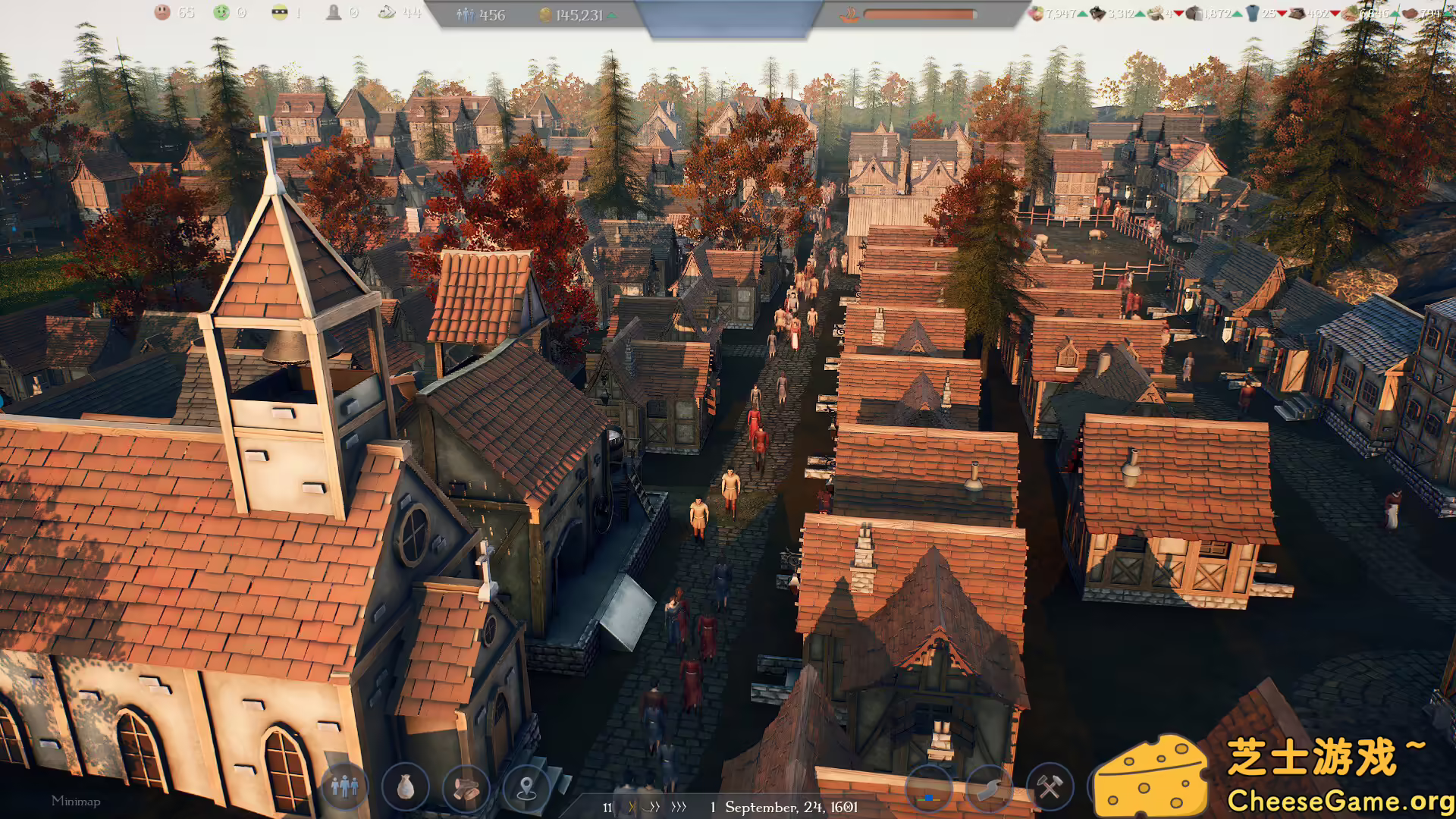Screen dimensions: 1456x819
Task: Select the crafting hook tool icon
Action: coord(990,789)
